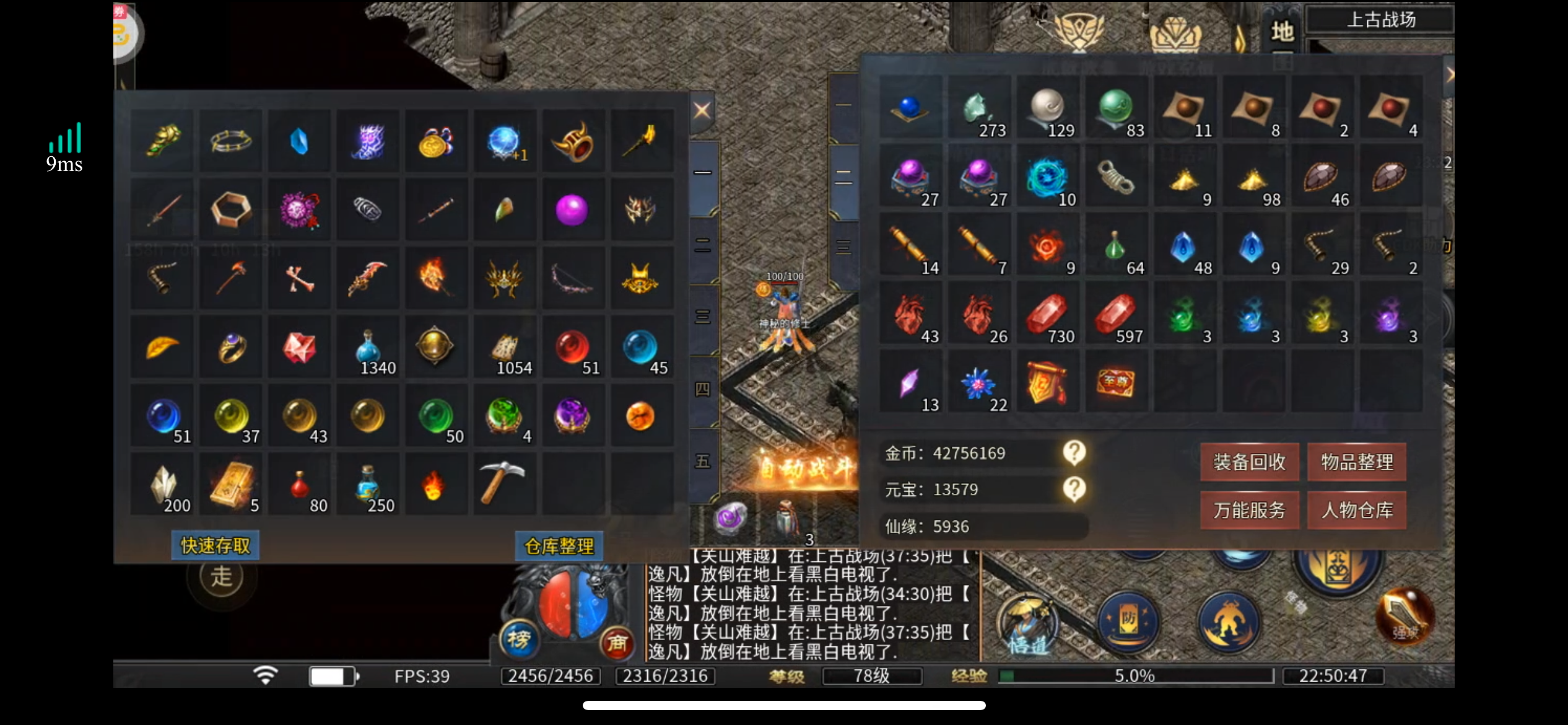Image resolution: width=1568 pixels, height=725 pixels.
Task: Click the 快速存取 quick deposit button
Action: 216,546
